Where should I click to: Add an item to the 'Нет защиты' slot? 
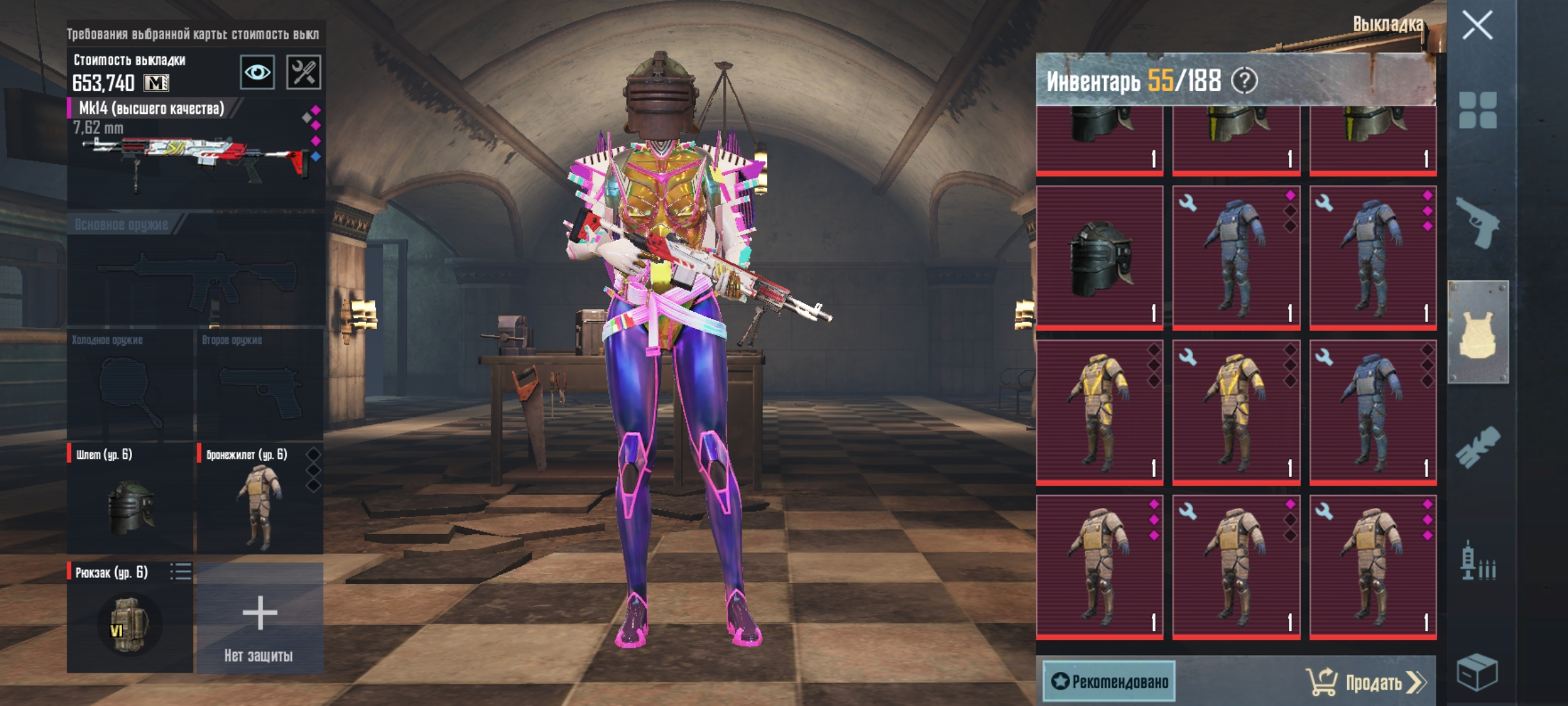pos(260,618)
